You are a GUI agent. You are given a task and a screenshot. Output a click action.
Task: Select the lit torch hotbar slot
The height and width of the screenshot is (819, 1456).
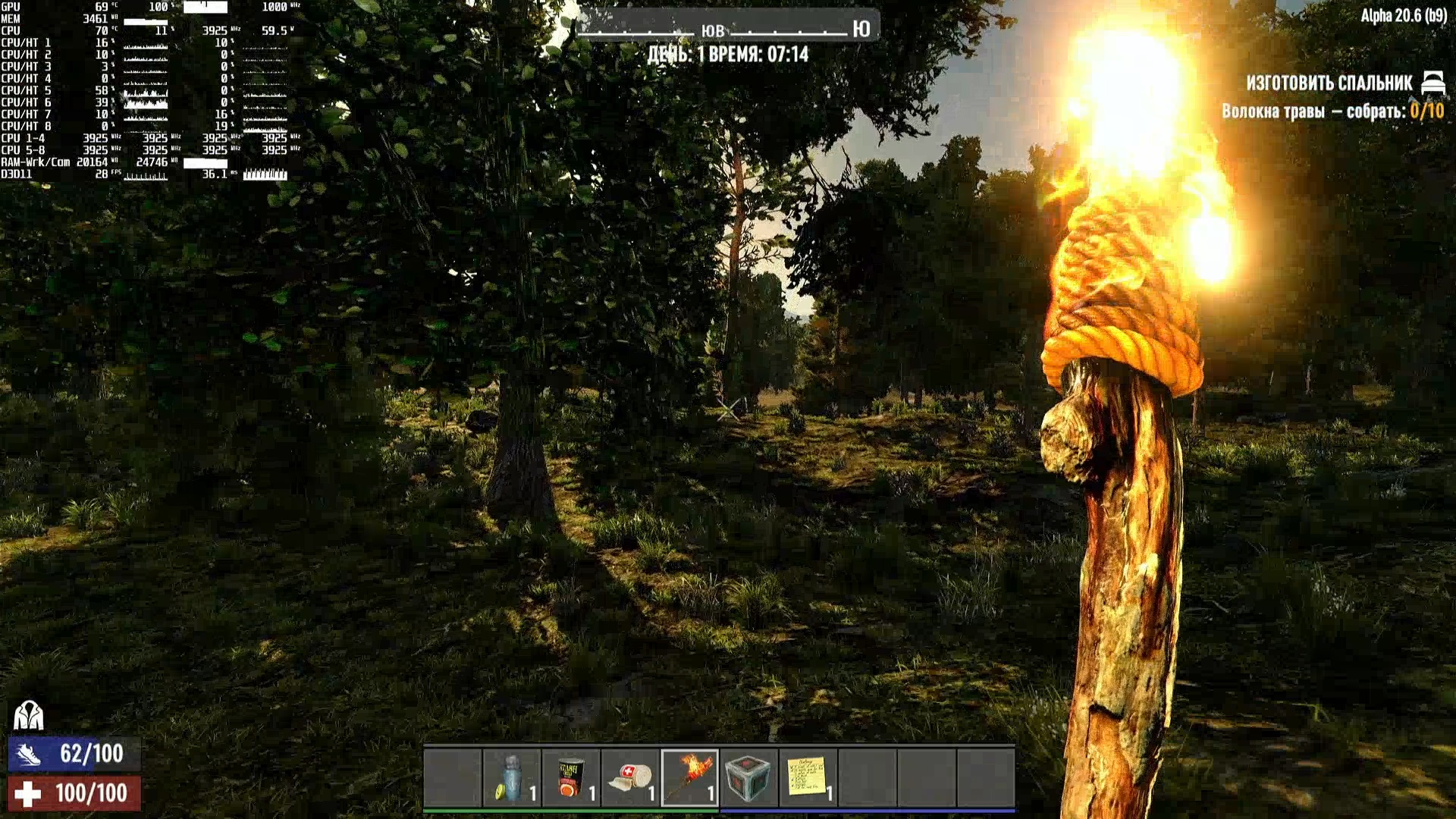coord(689,778)
